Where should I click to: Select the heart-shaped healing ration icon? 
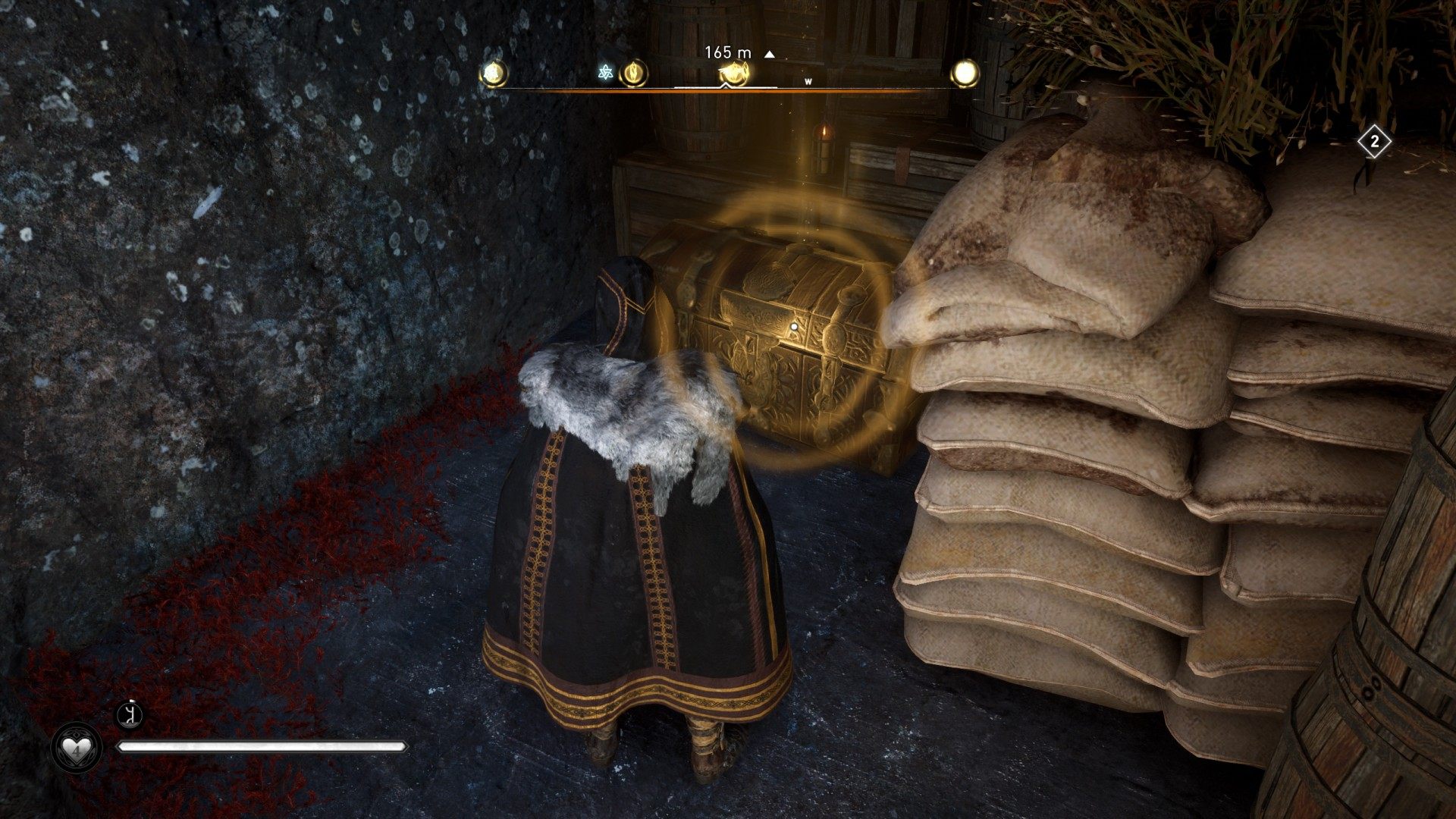click(76, 749)
